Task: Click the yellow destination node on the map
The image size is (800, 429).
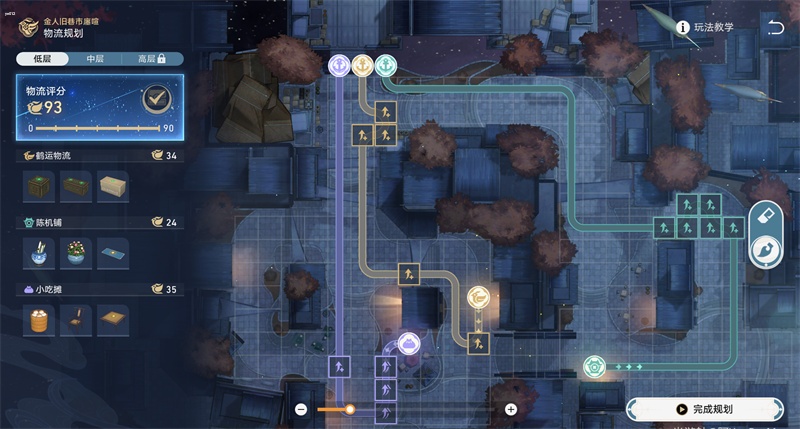Action: point(479,297)
